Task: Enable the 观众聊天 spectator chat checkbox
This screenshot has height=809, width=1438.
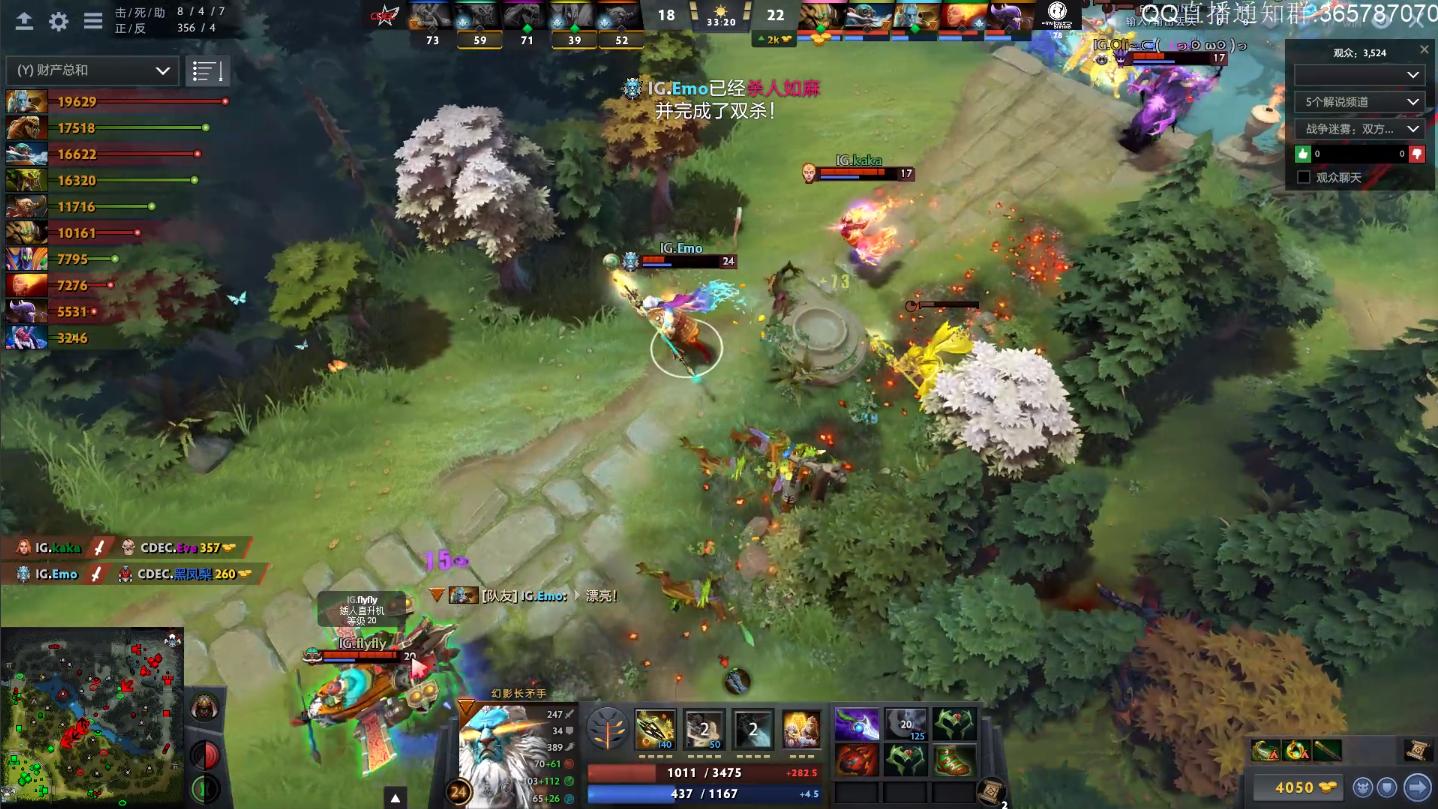Action: (x=1303, y=176)
